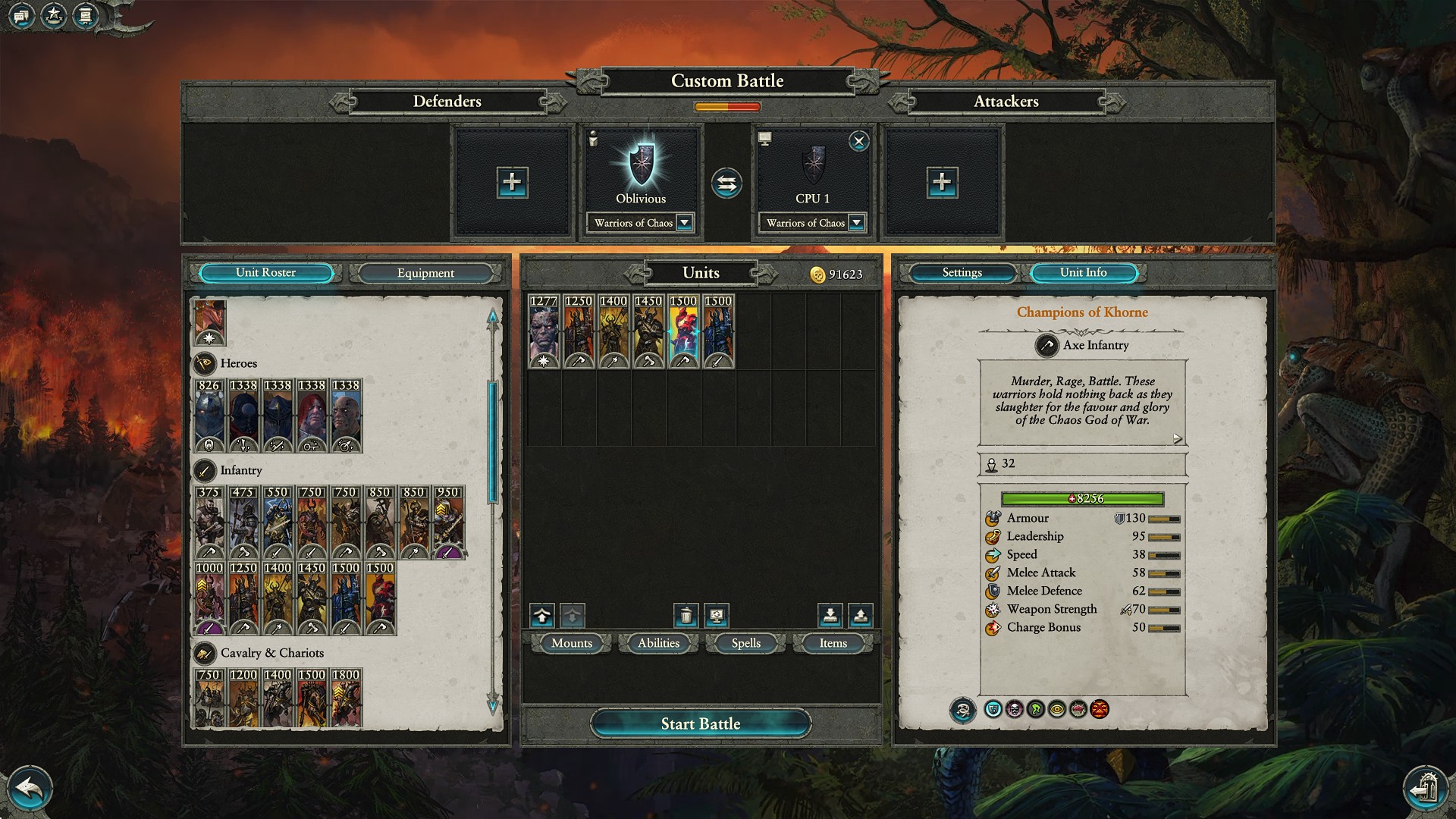Choose the 1800-cost cavalry unit card

[346, 697]
